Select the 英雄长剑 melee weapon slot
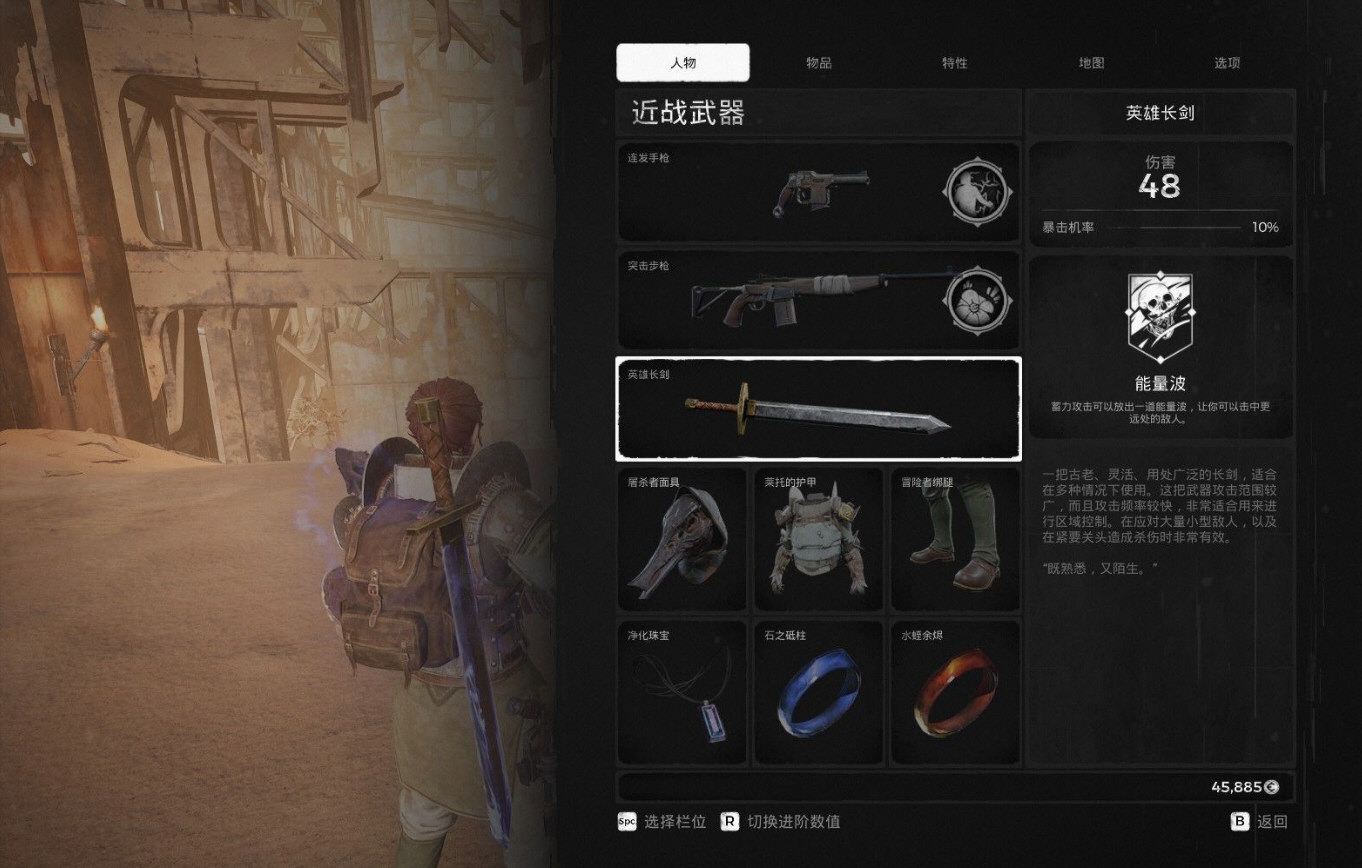This screenshot has width=1362, height=868. click(x=818, y=408)
